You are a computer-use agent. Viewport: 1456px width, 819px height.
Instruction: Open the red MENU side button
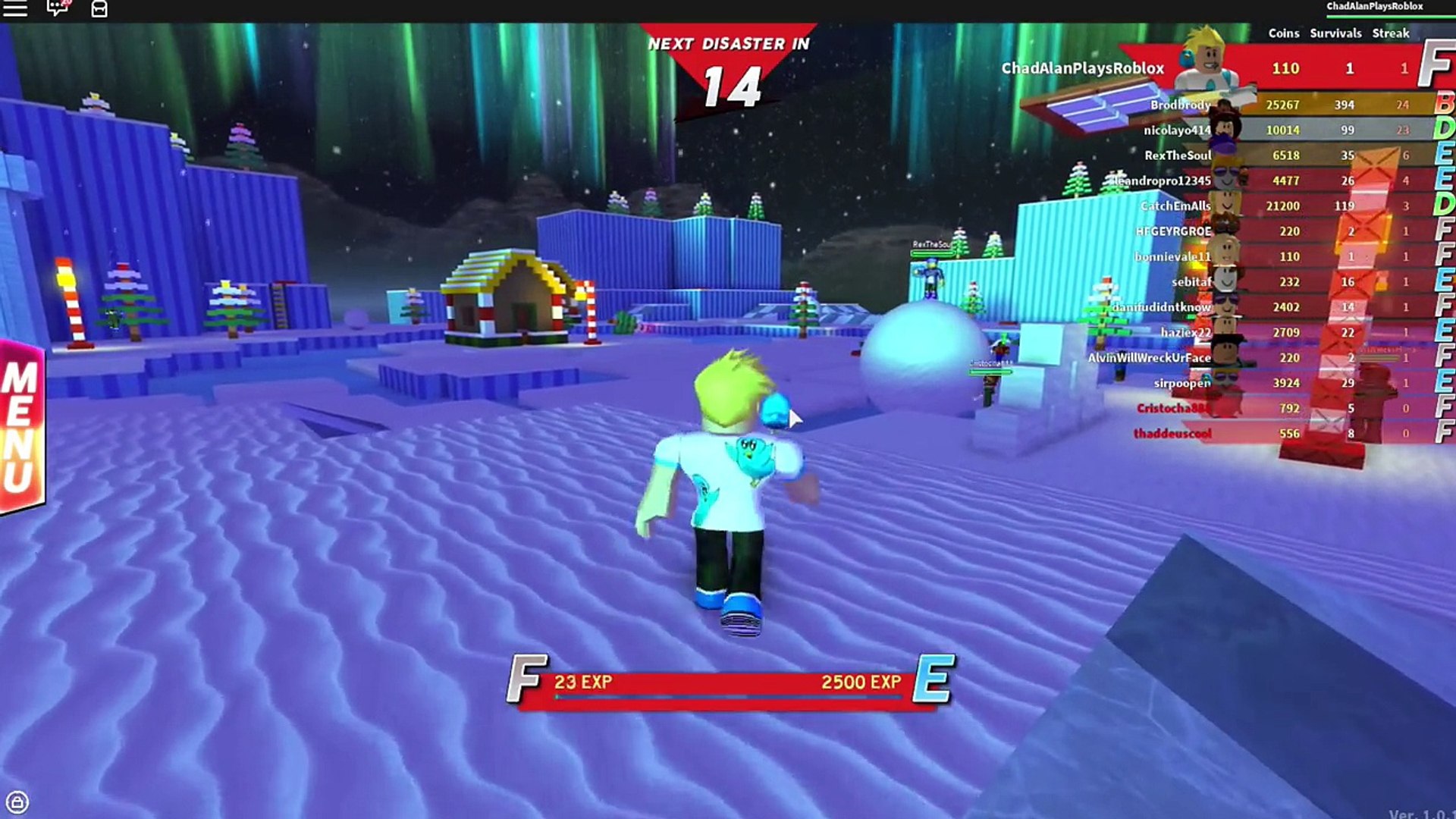pyautogui.click(x=21, y=426)
